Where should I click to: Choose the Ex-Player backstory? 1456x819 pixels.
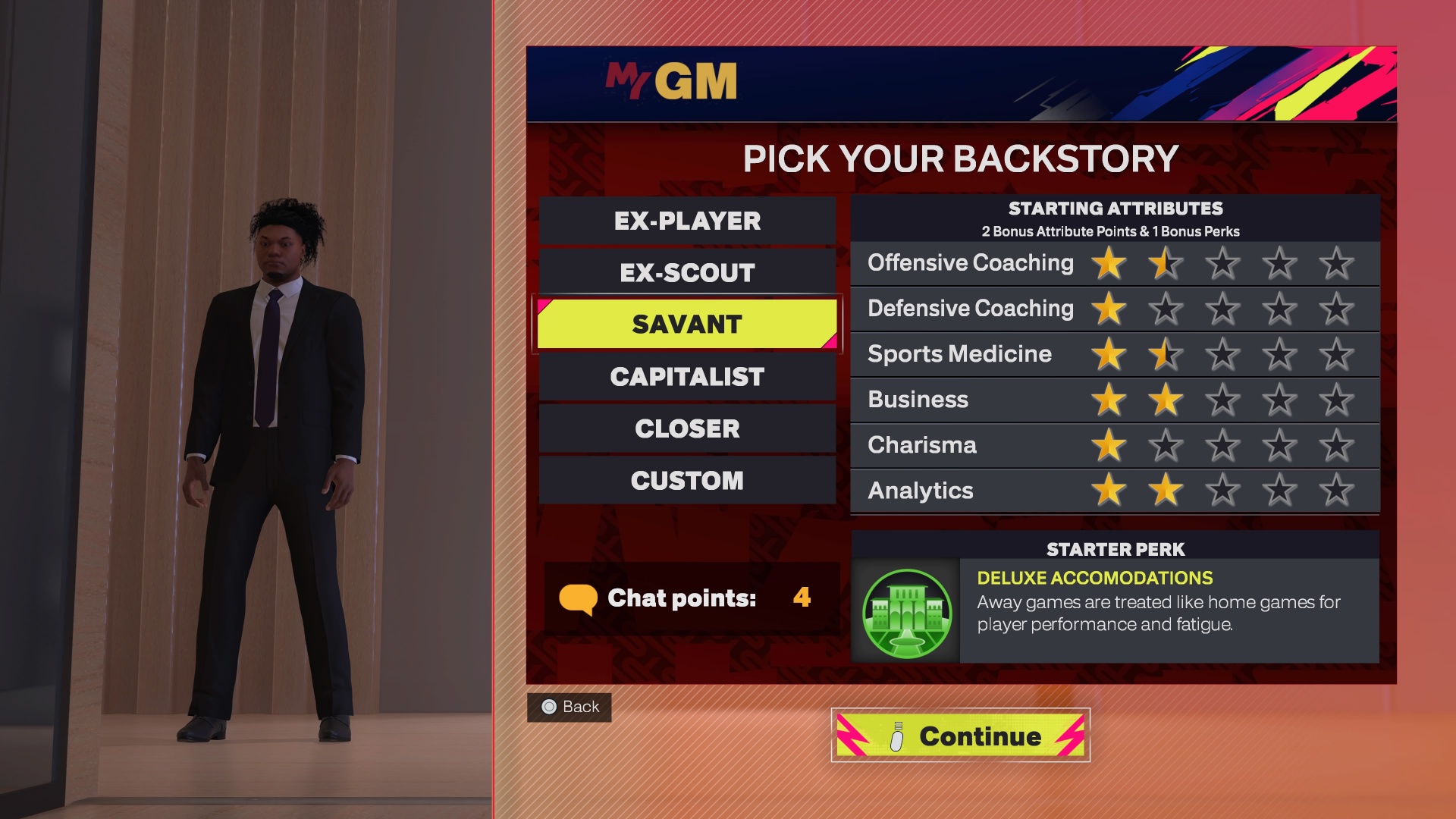pos(687,221)
